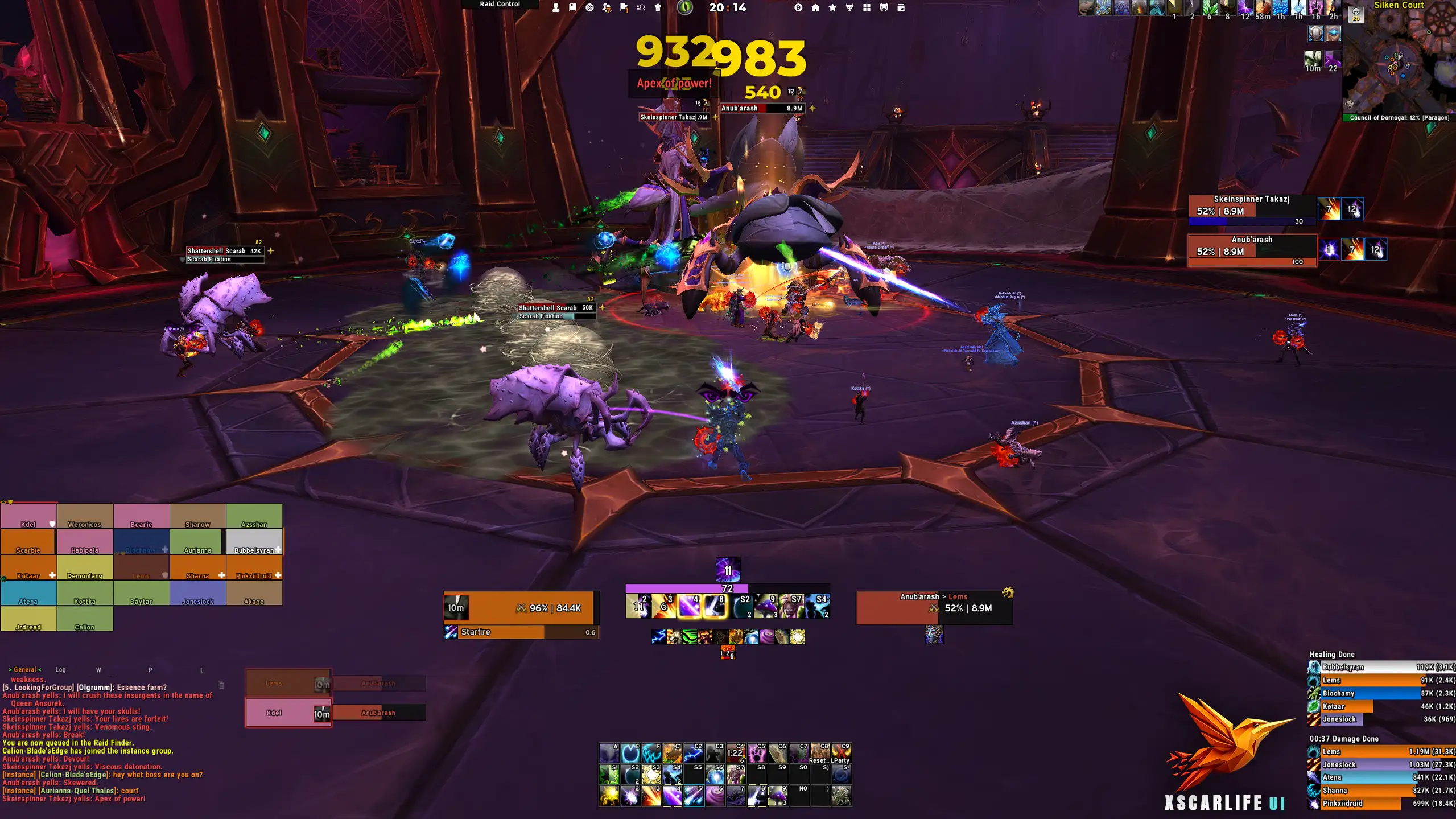Viewport: 1456px width, 819px height.
Task: Select Kdel in the raid frames grid
Action: [x=28, y=516]
